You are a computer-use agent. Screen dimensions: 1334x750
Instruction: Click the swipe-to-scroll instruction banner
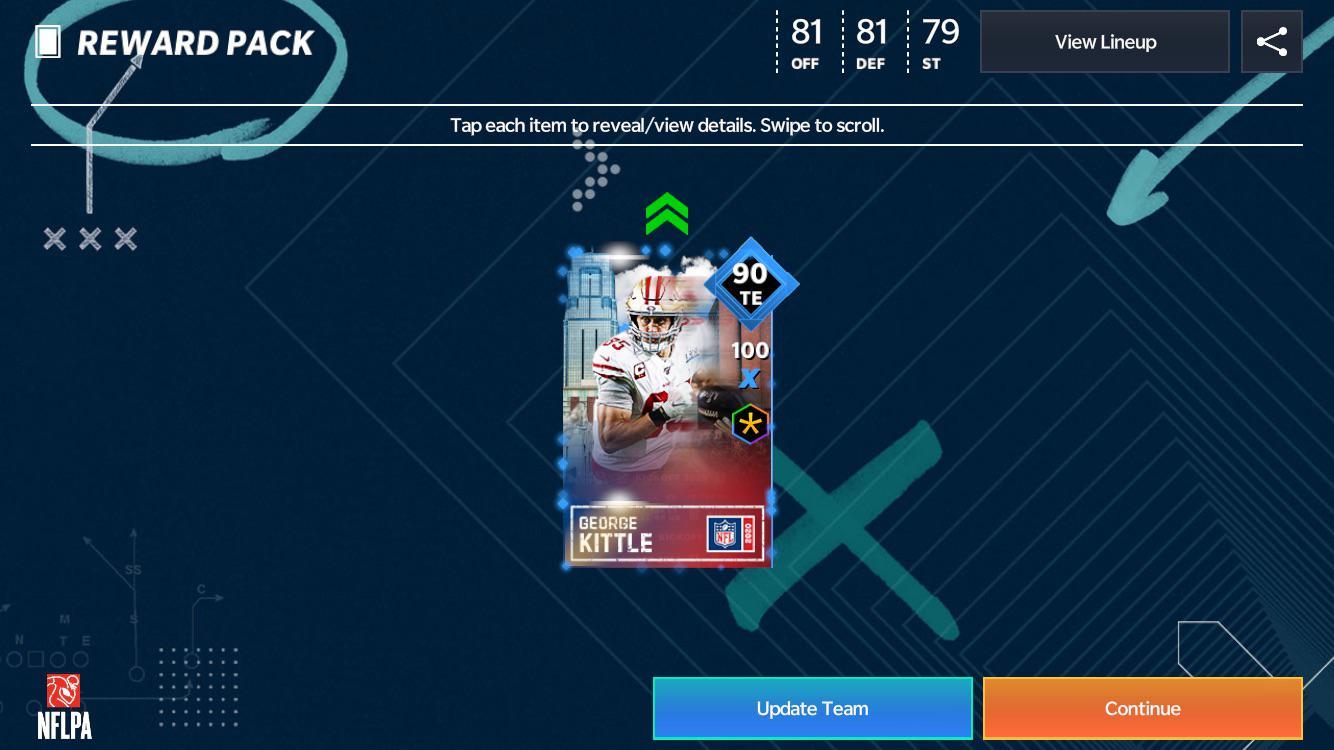[667, 125]
